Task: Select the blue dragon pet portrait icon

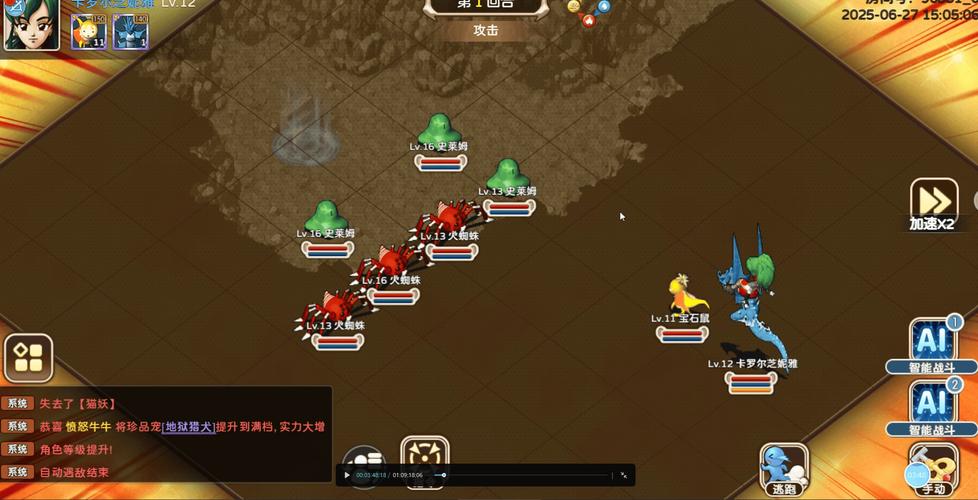Action: (x=130, y=31)
